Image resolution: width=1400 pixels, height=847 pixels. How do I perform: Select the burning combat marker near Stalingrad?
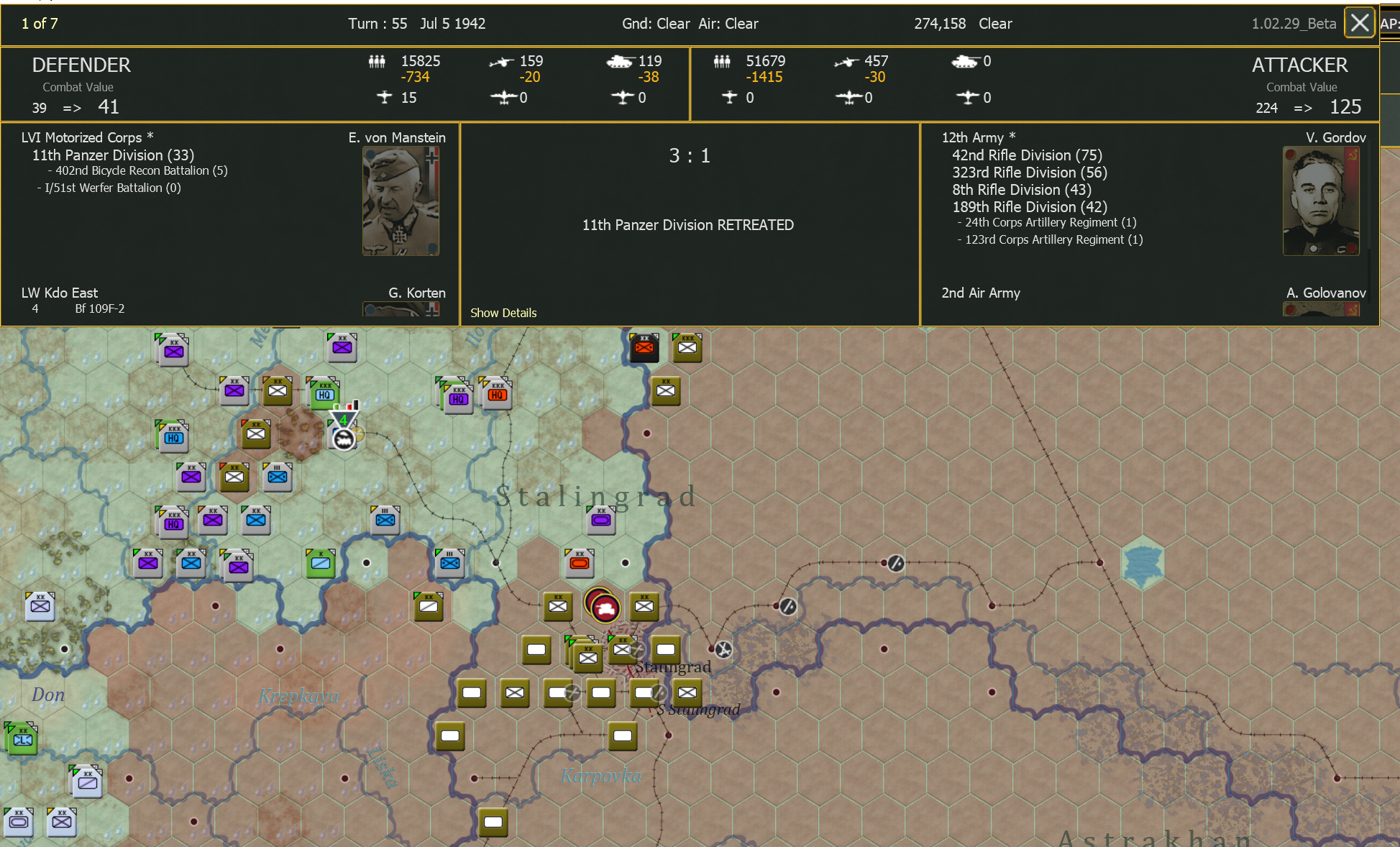603,606
